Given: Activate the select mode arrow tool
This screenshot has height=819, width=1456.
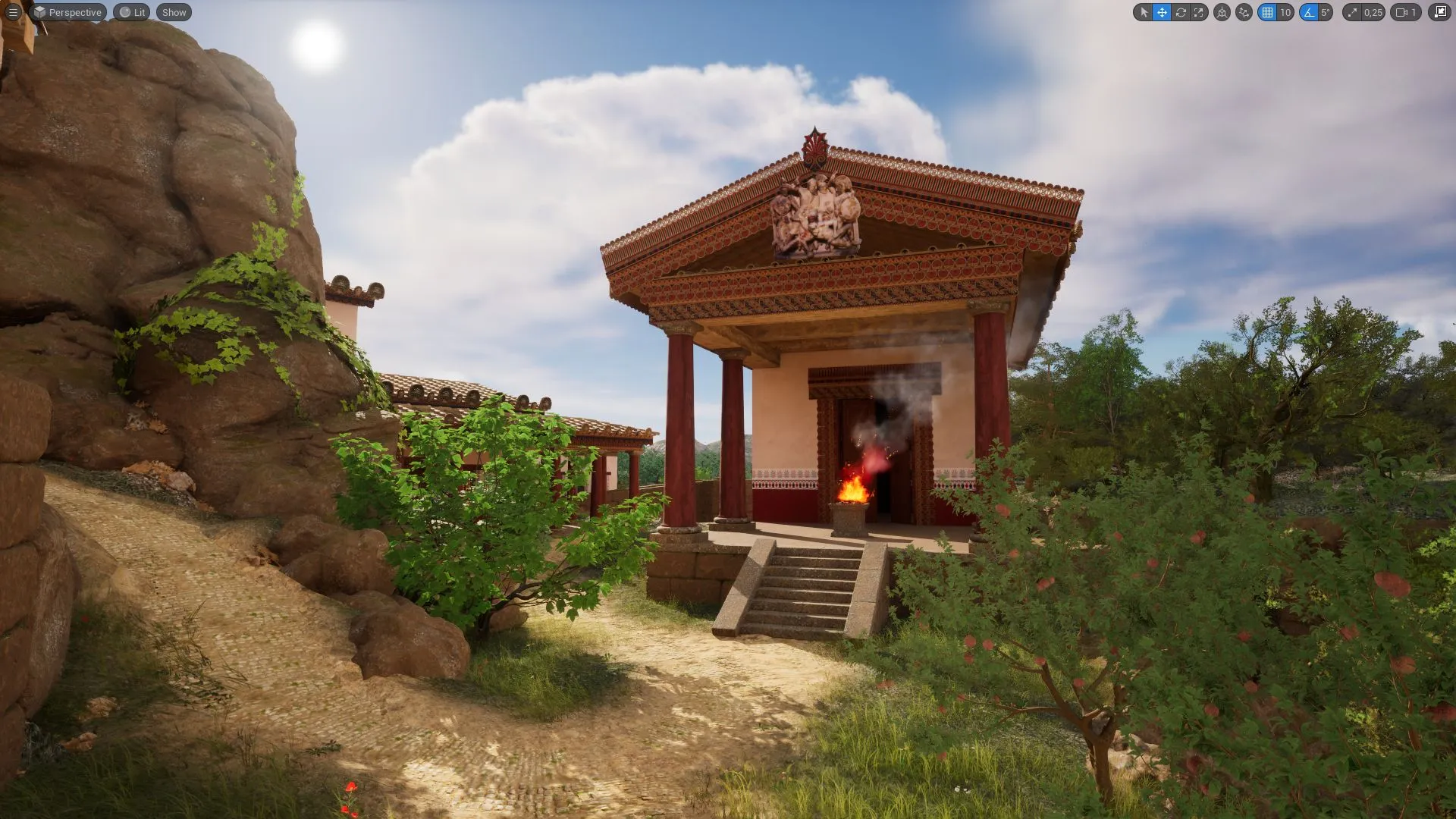Looking at the screenshot, I should (x=1144, y=12).
